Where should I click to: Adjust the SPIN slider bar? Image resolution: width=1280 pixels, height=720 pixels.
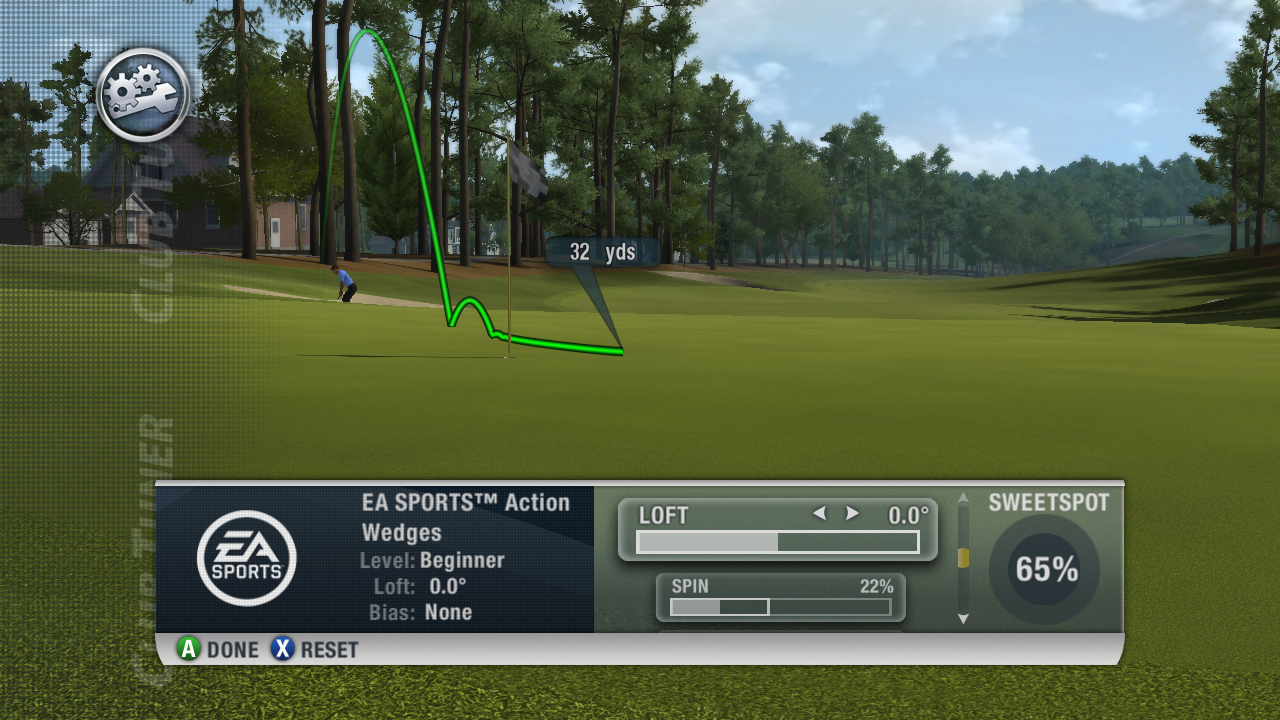(x=780, y=607)
